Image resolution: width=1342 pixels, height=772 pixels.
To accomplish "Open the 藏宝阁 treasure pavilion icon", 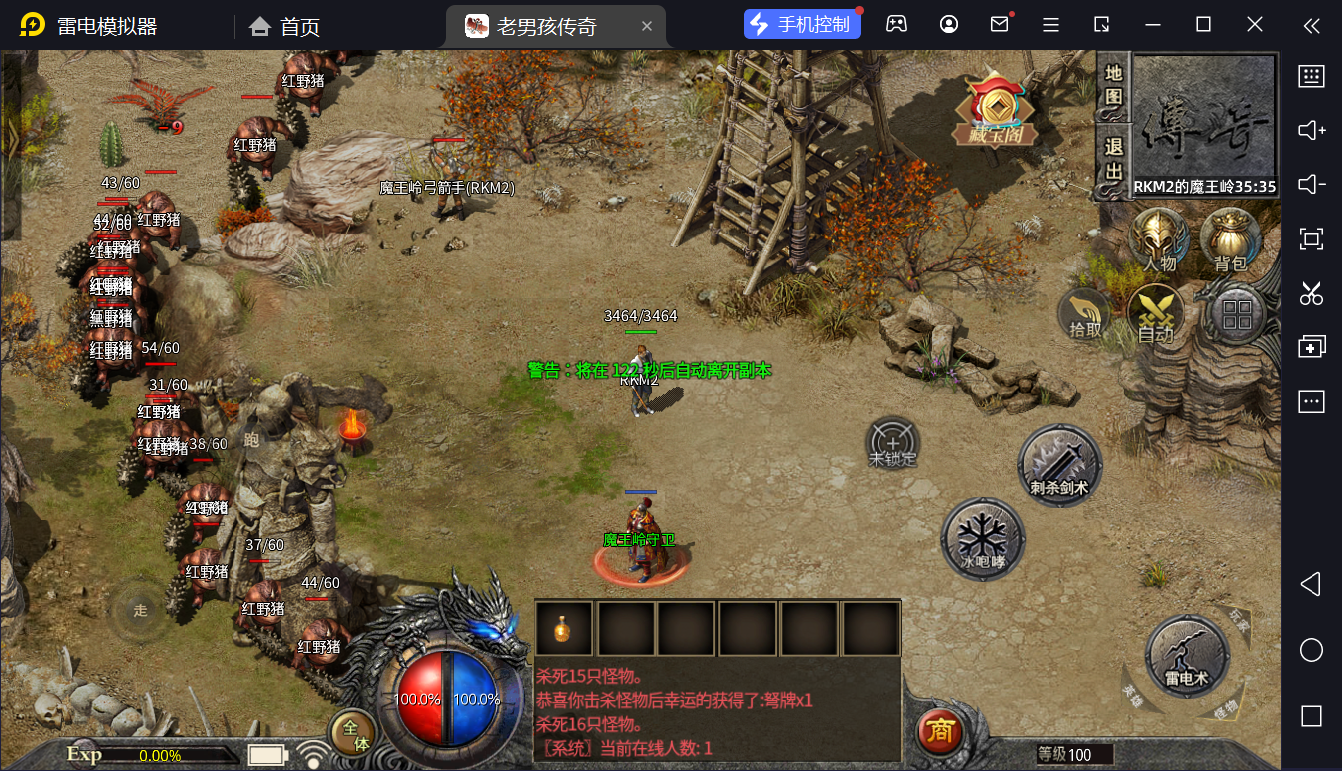I will point(995,108).
